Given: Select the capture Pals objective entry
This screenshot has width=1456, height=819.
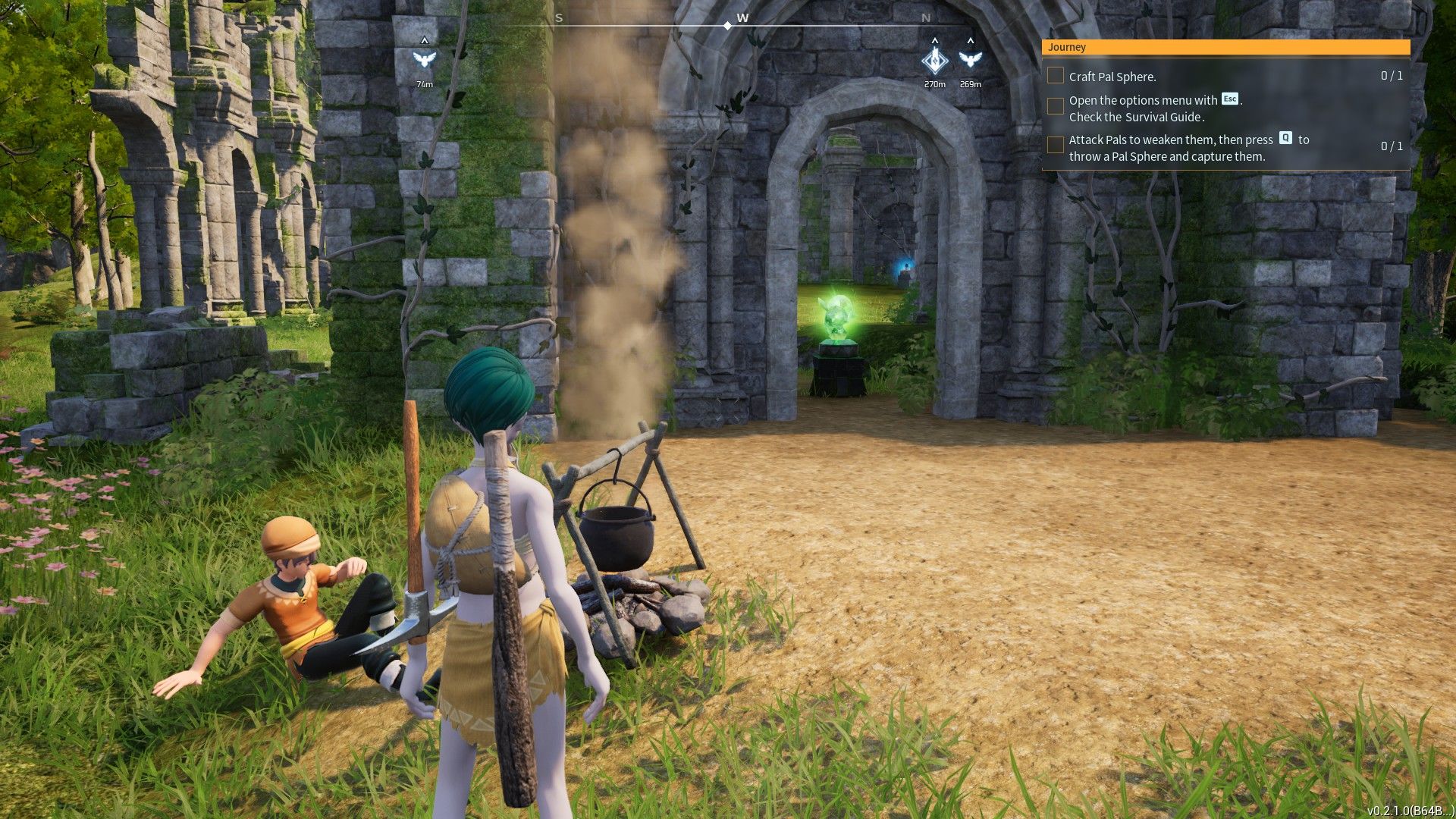Looking at the screenshot, I should pos(1170,148).
